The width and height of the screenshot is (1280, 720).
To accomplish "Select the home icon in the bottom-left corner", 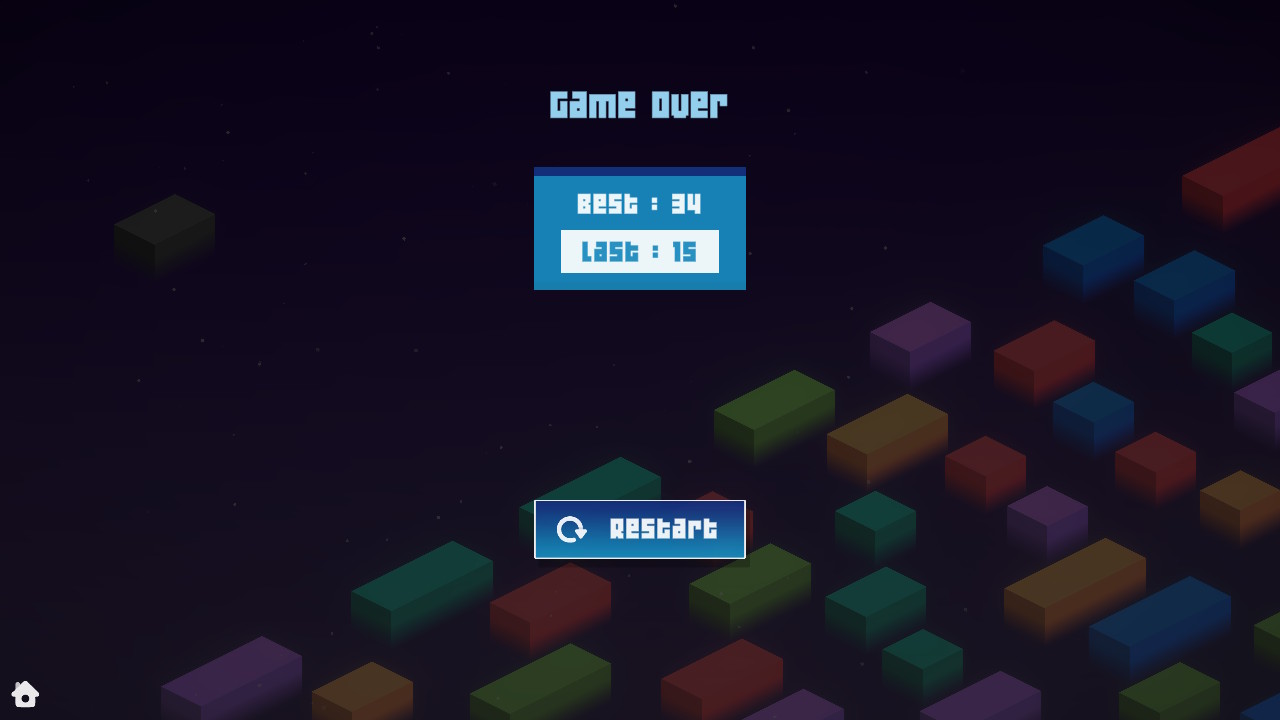I will pyautogui.click(x=25, y=694).
